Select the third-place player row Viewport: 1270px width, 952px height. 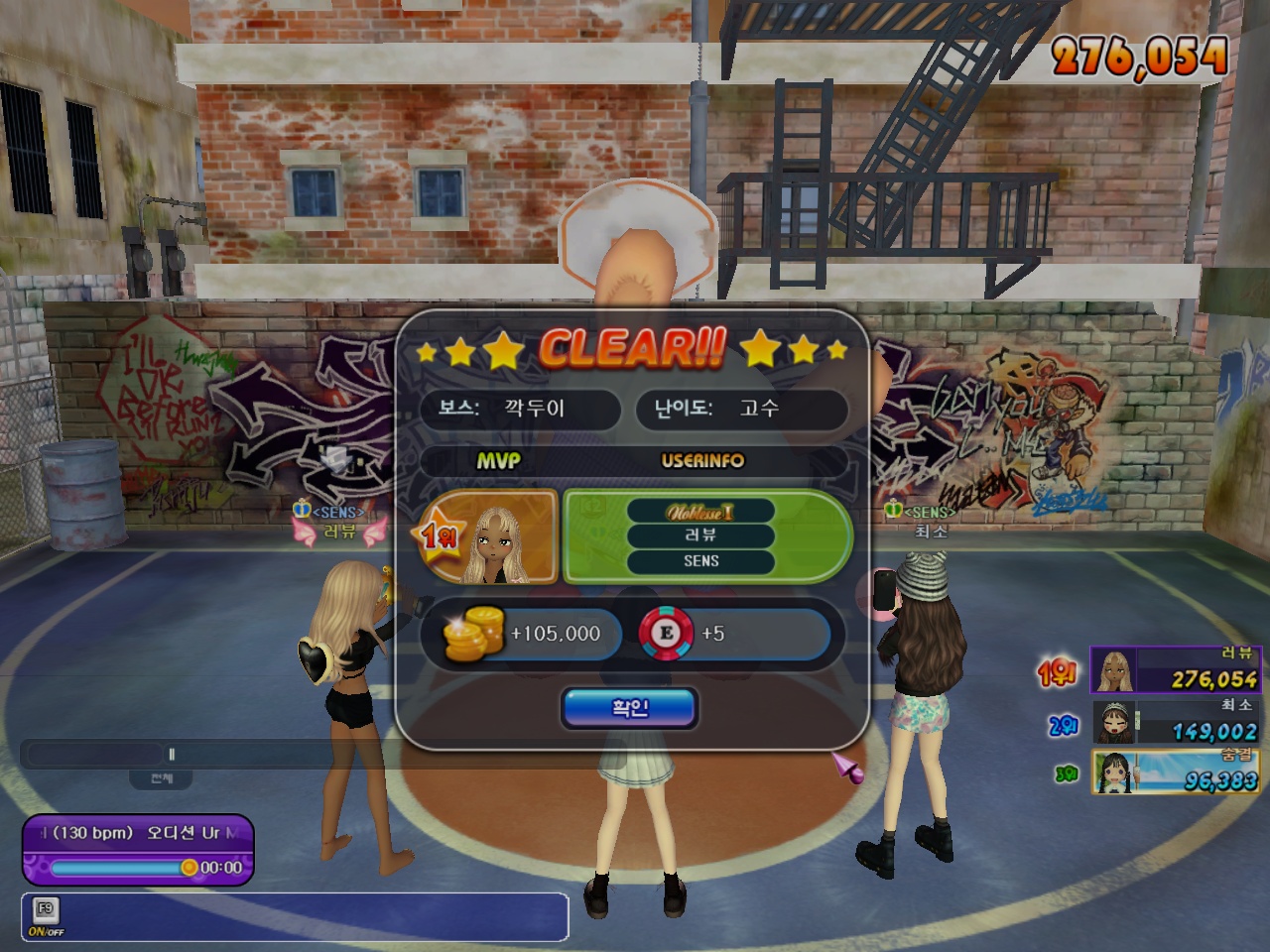tap(1175, 773)
